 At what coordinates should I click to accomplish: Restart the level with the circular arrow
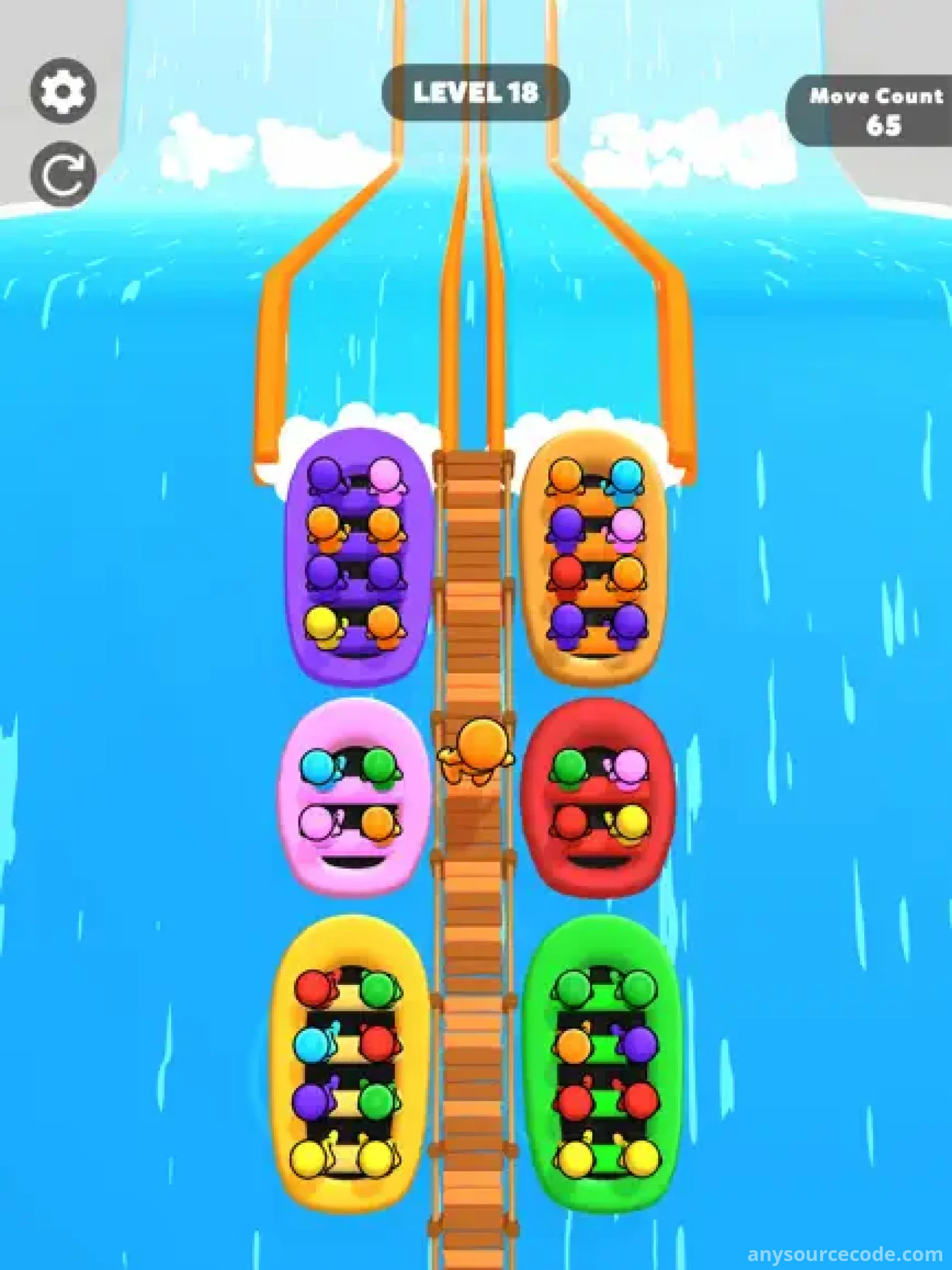(x=63, y=174)
